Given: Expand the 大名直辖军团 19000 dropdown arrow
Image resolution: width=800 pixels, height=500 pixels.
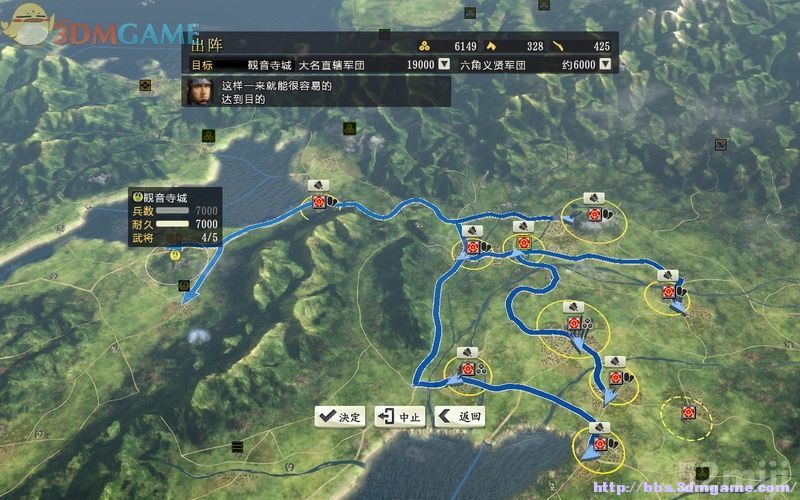Looking at the screenshot, I should tap(444, 64).
